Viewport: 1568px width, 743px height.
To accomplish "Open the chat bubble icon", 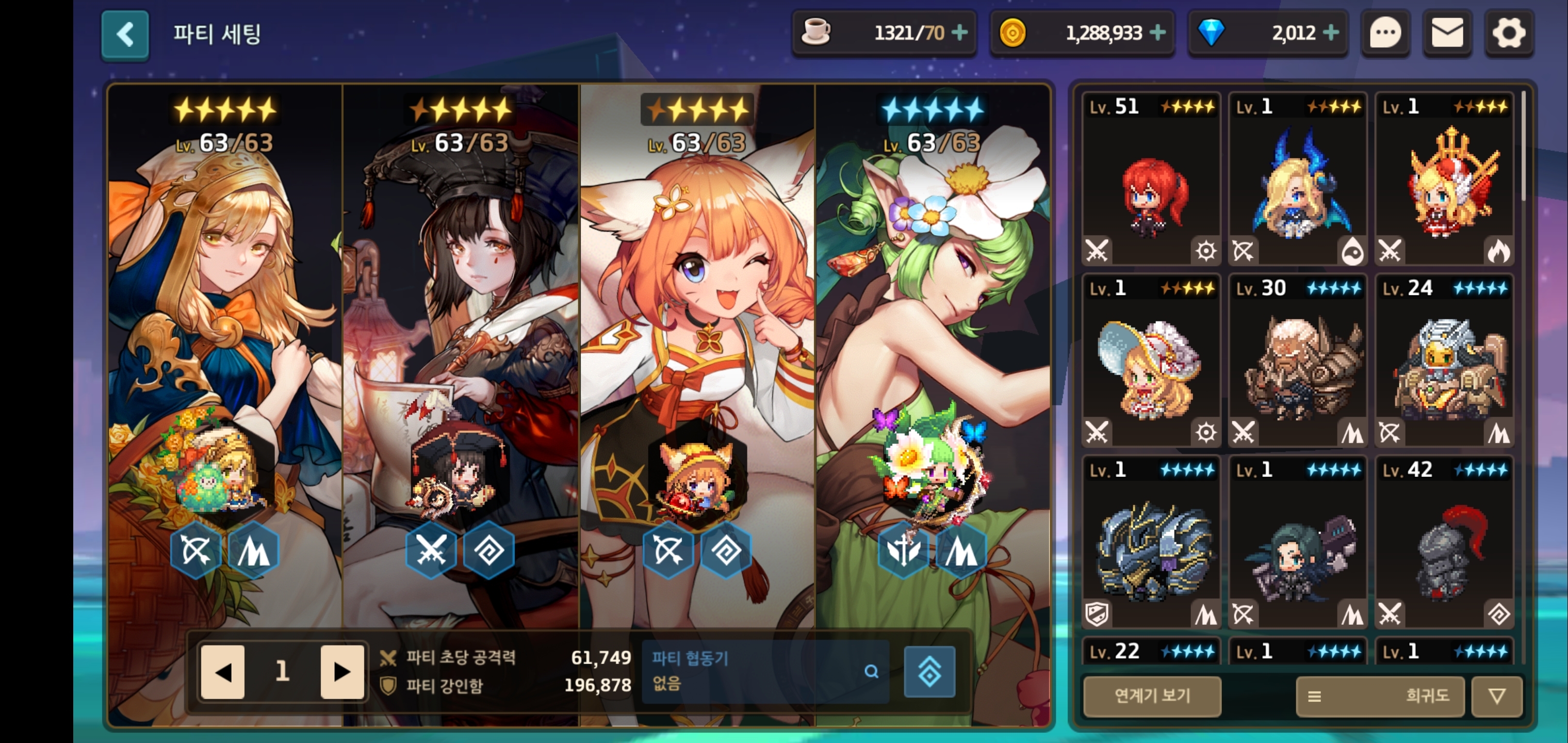I will [x=1385, y=34].
